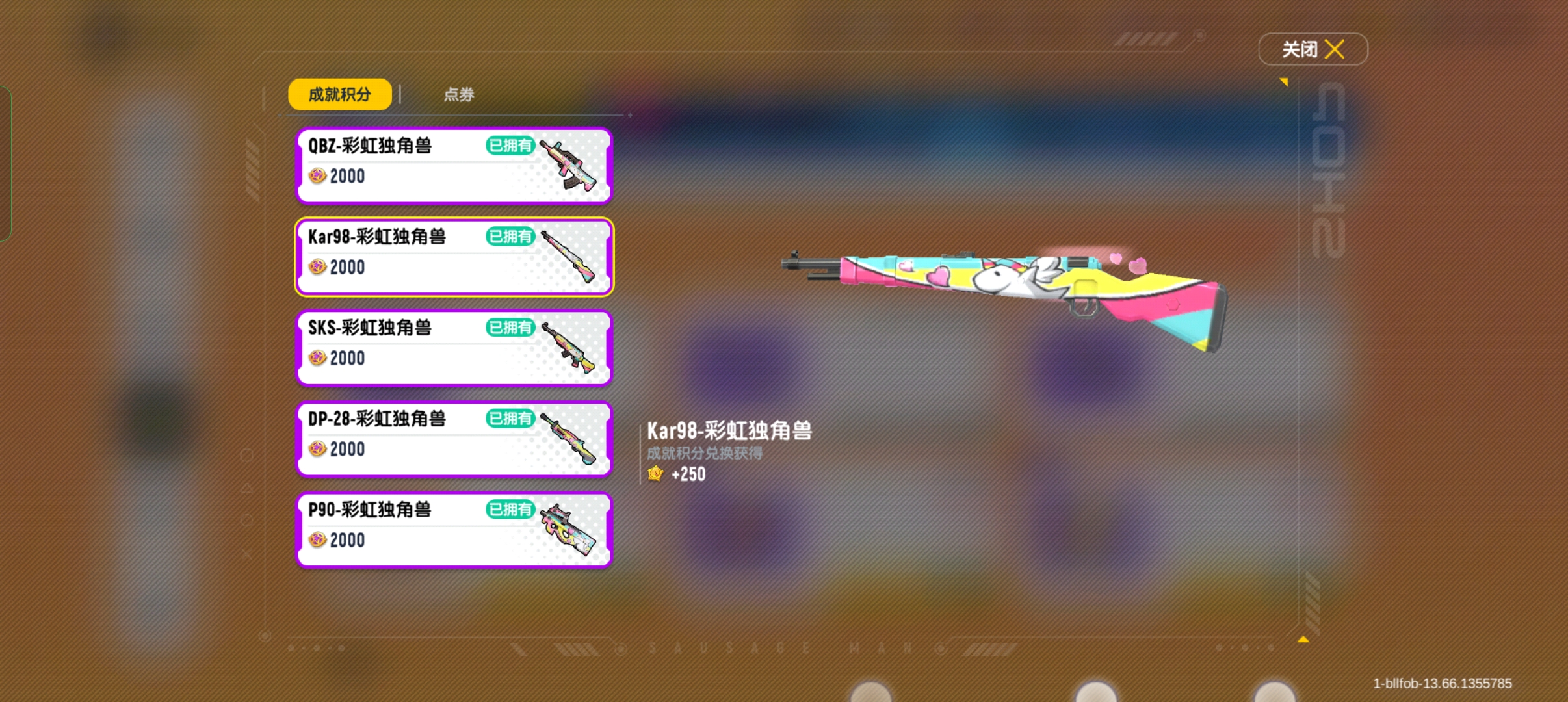Switch to the 点券 tab
This screenshot has width=1568, height=702.
tap(458, 94)
